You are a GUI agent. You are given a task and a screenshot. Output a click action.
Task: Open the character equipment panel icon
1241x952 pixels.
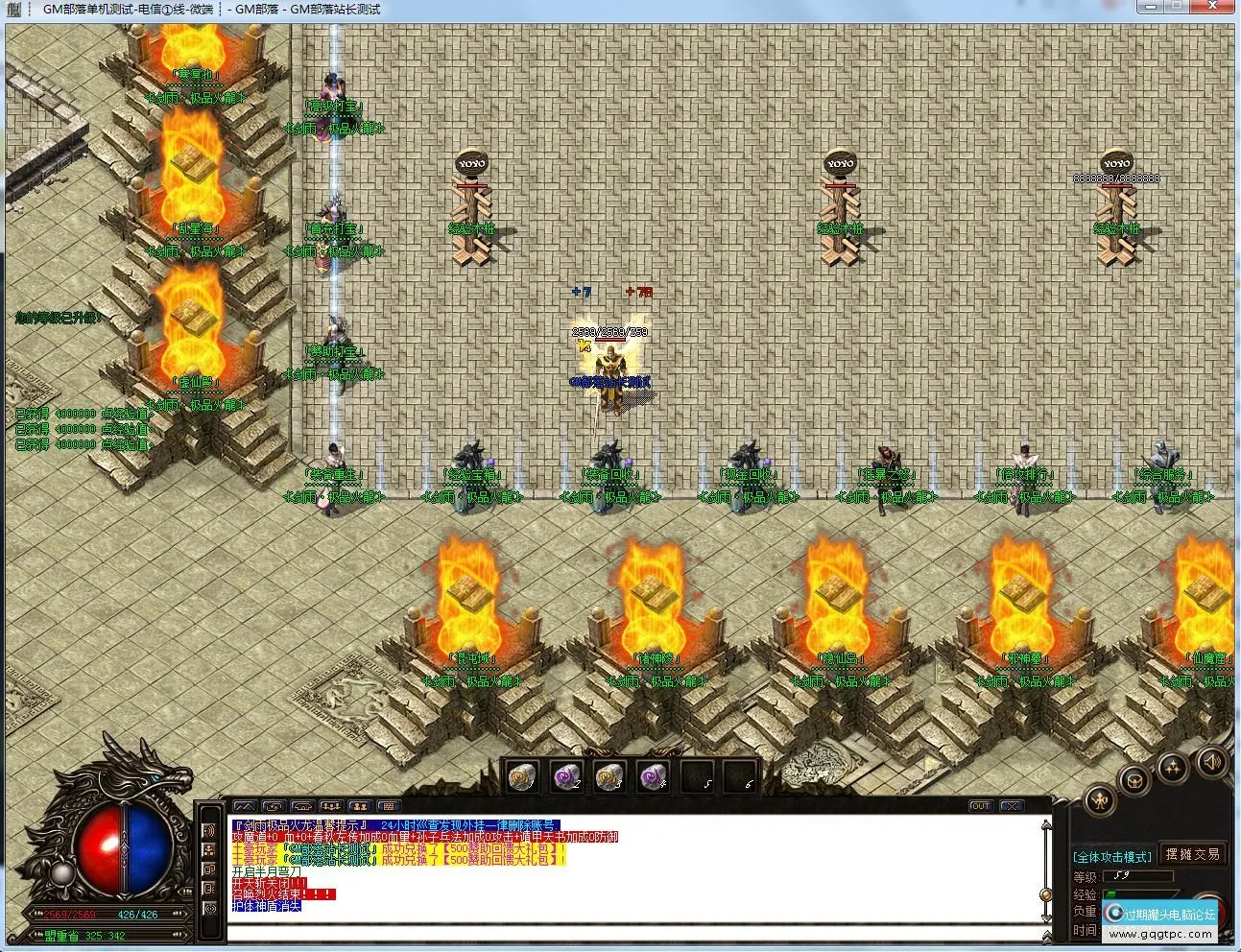pyautogui.click(x=1099, y=798)
